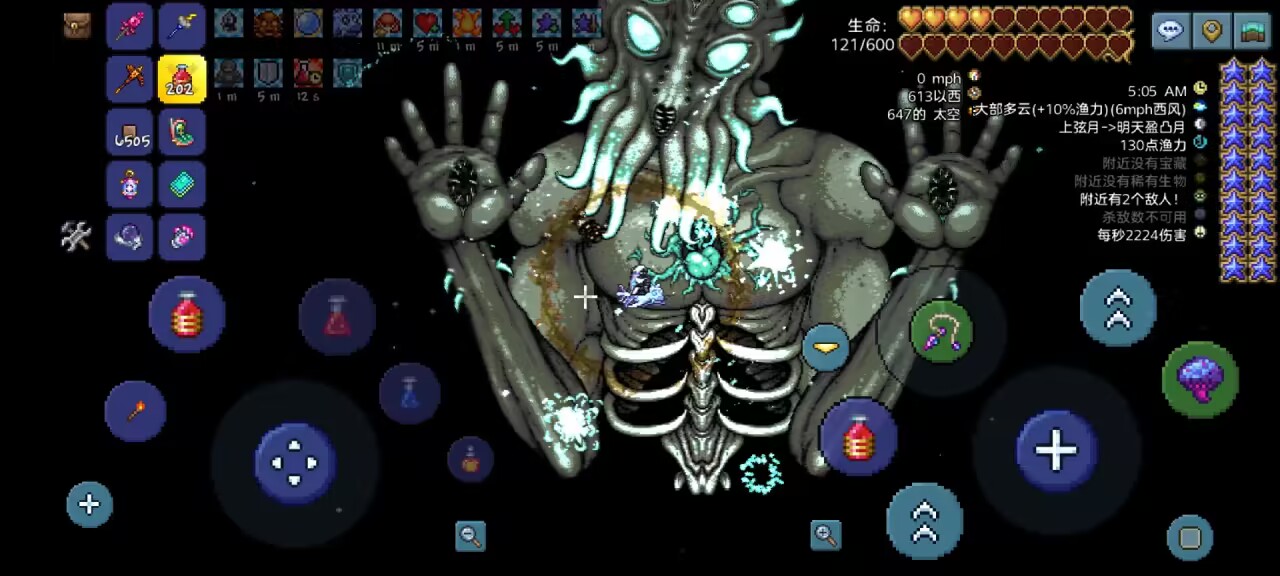Choose the teal spell tome slot
Viewport: 1280px width, 576px height.
click(x=182, y=184)
